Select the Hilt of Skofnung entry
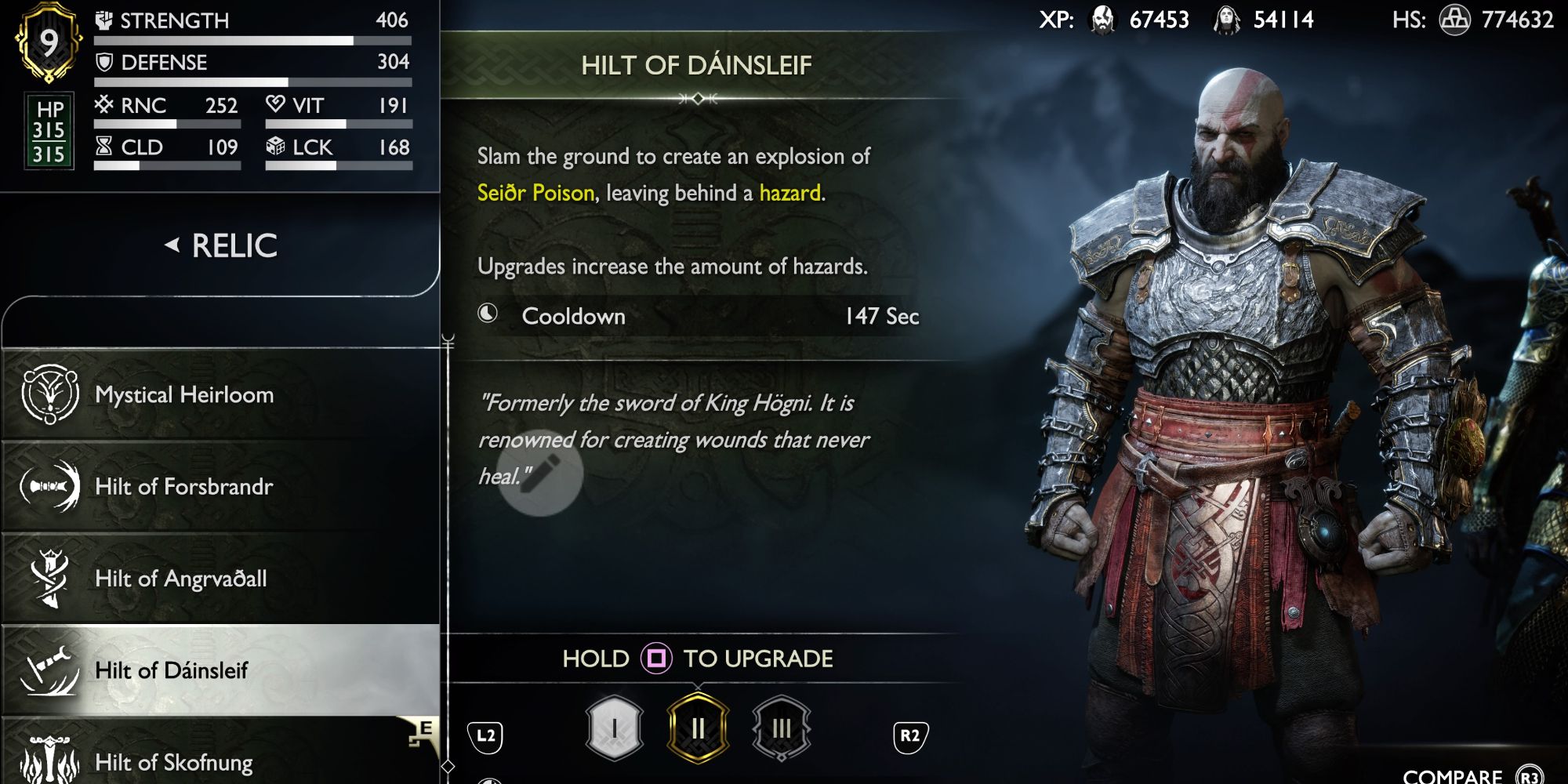The width and height of the screenshot is (1568, 784). [x=174, y=760]
